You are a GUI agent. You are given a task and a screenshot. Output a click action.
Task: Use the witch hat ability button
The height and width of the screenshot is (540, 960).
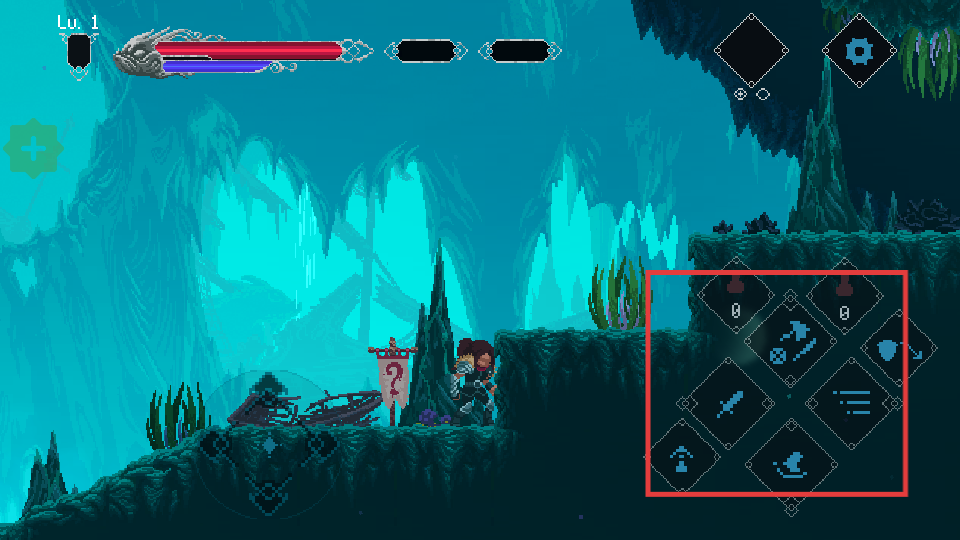click(792, 464)
